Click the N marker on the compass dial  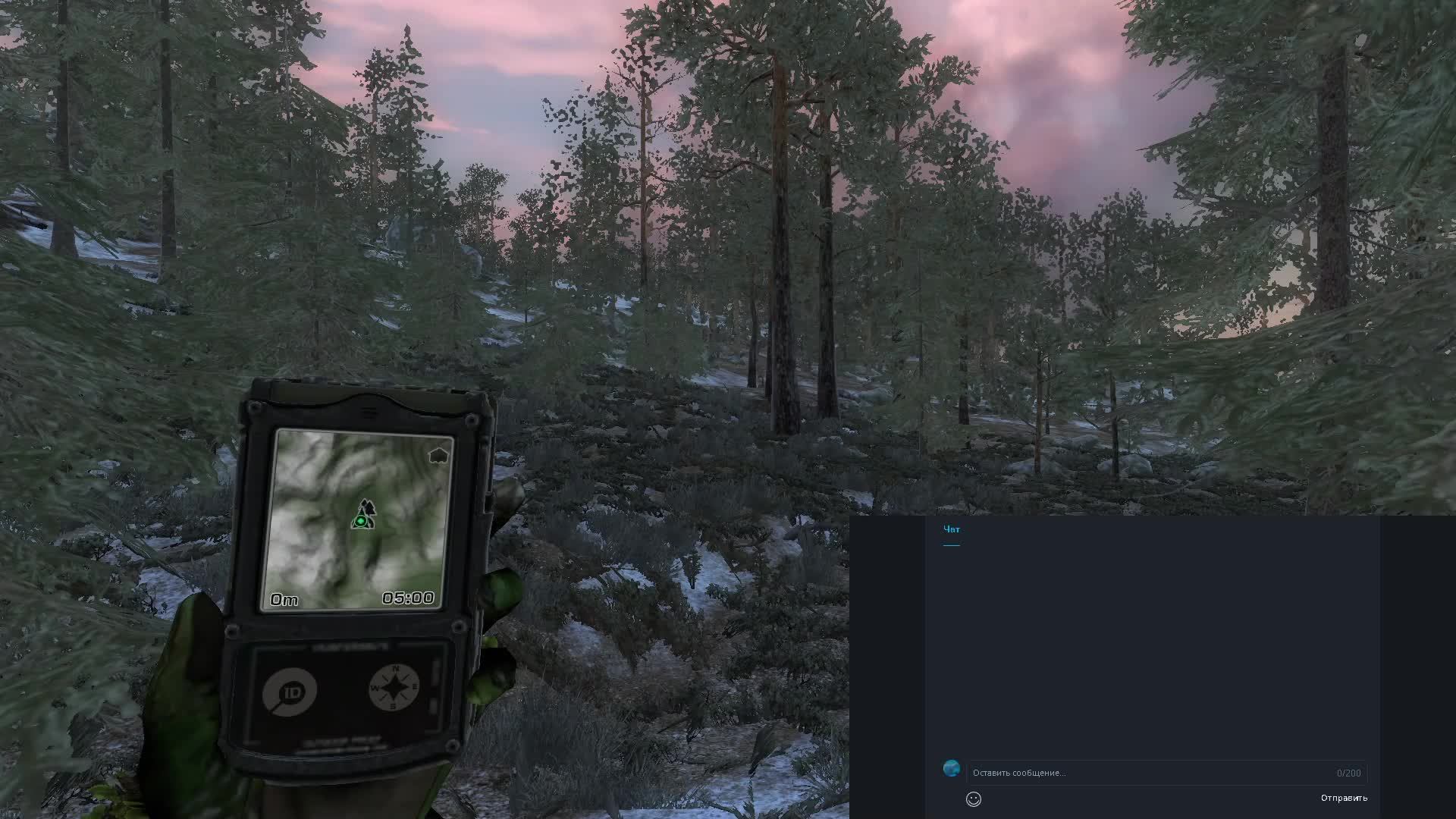pyautogui.click(x=397, y=668)
